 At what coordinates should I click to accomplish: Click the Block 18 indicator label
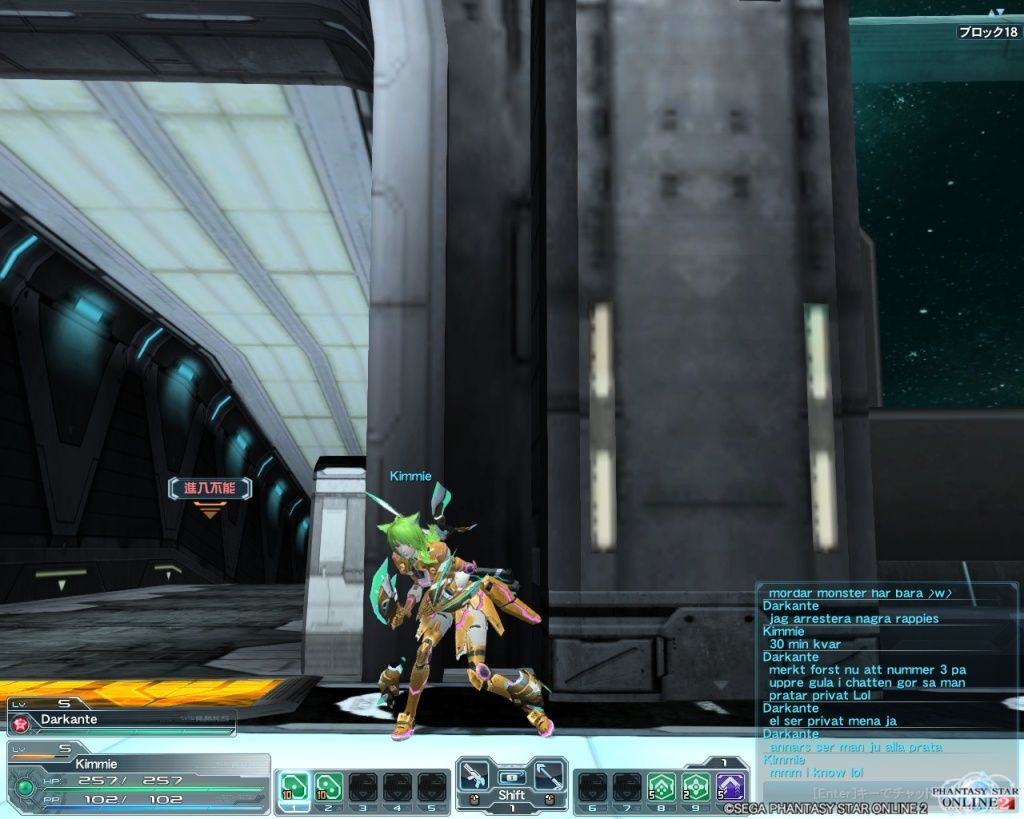coord(988,32)
